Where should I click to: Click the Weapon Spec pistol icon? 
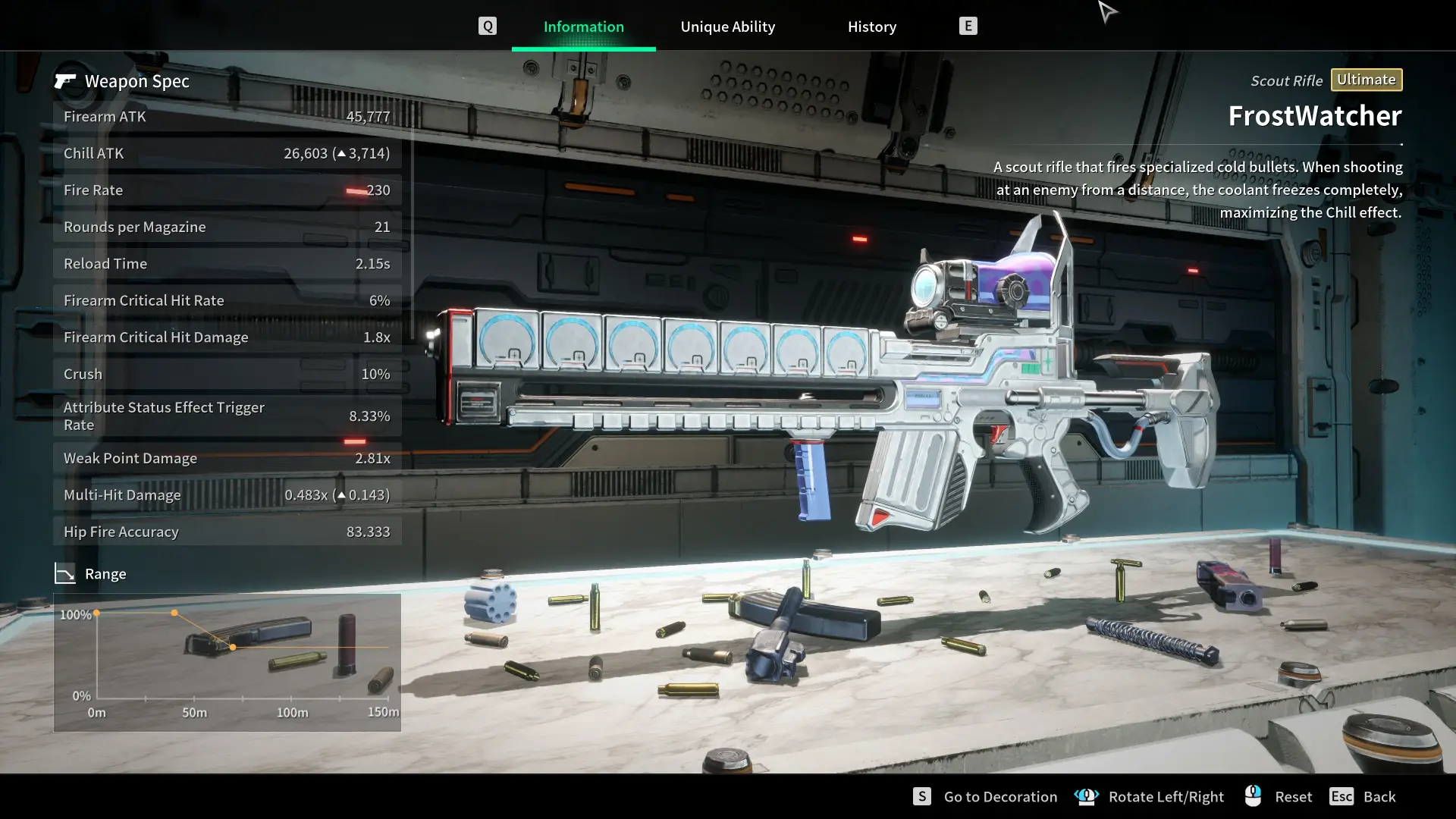pos(67,80)
